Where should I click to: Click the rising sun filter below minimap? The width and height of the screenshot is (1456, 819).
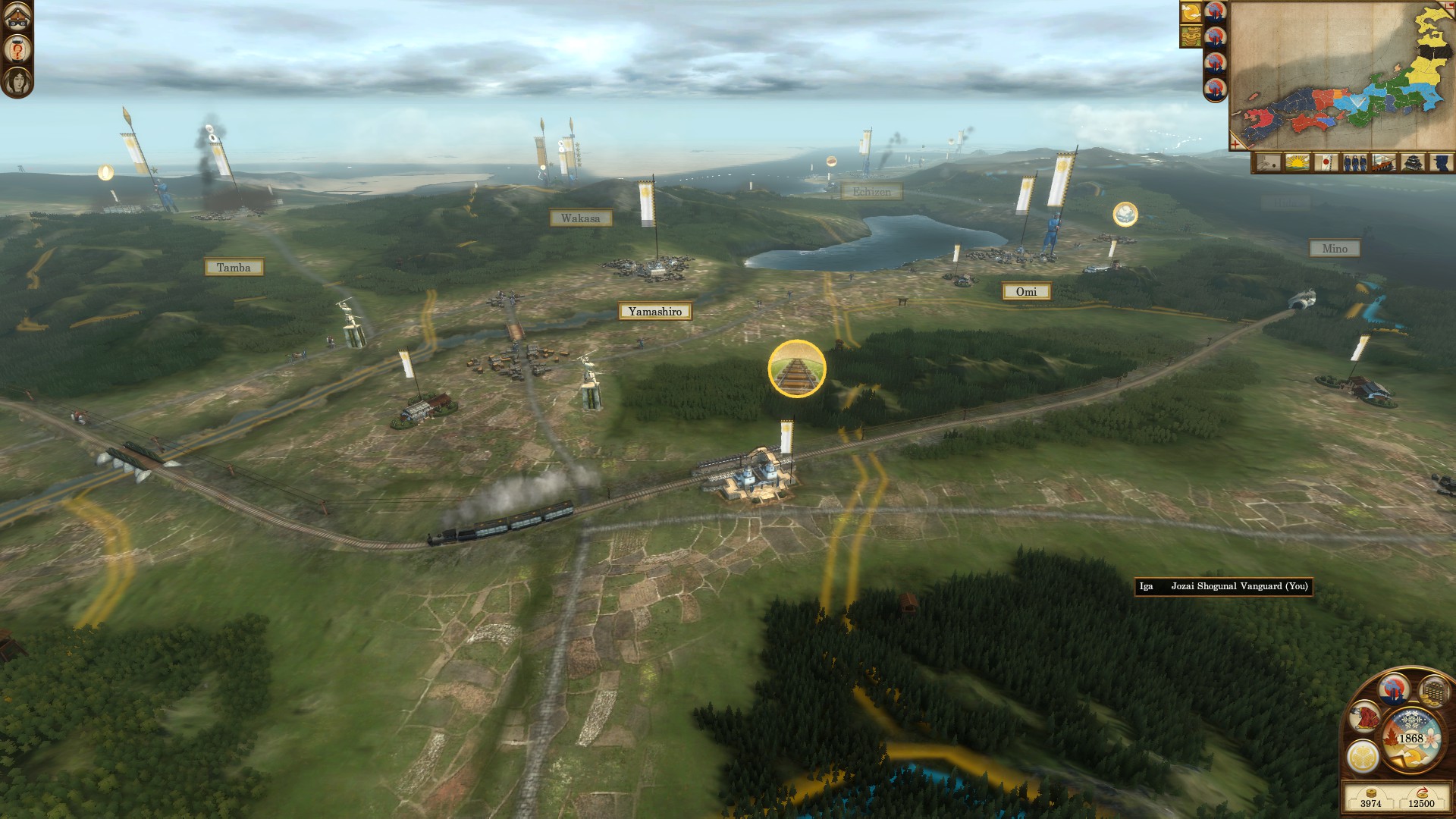click(1298, 162)
